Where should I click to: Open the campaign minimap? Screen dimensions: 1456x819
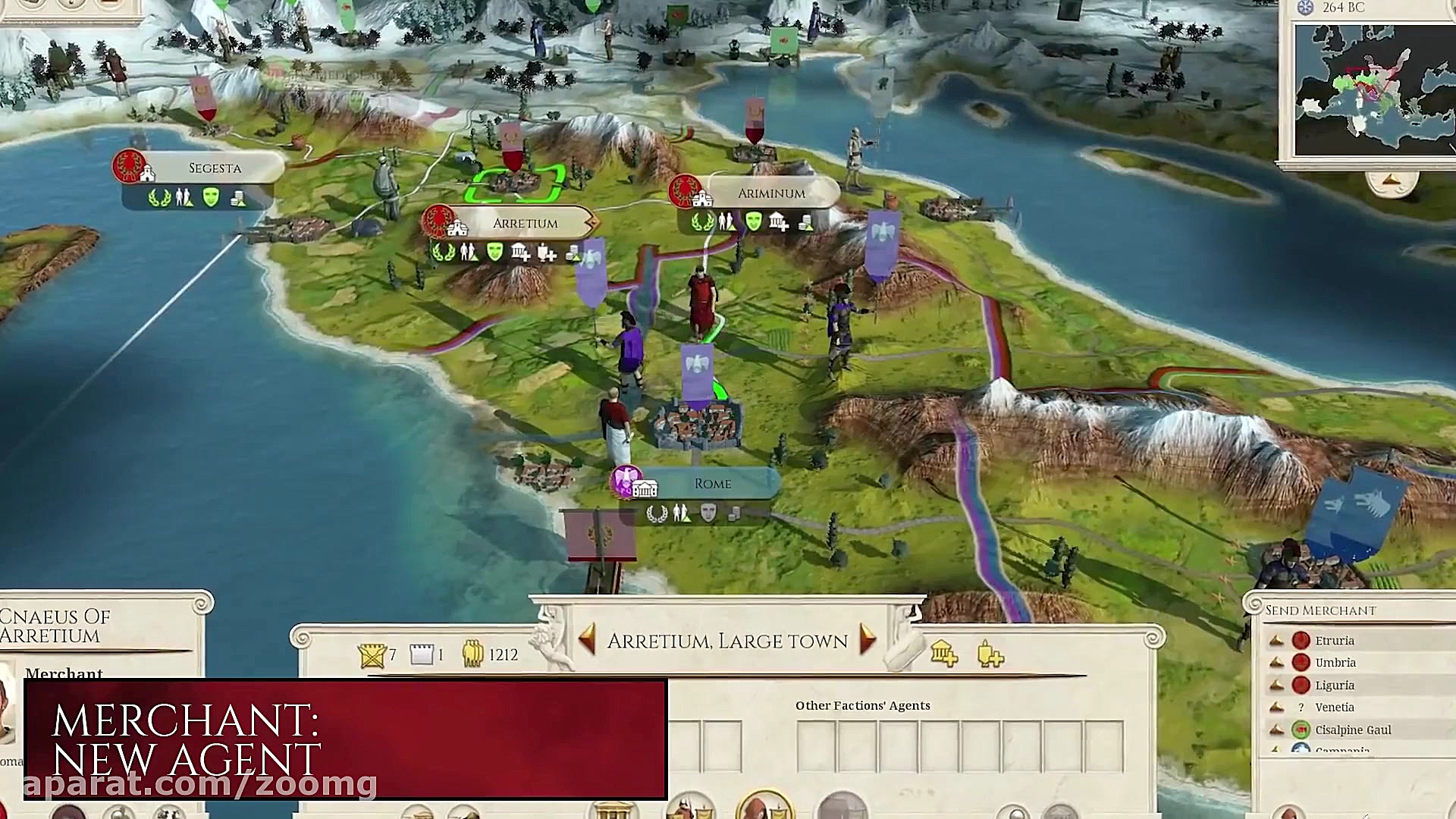tap(1374, 89)
